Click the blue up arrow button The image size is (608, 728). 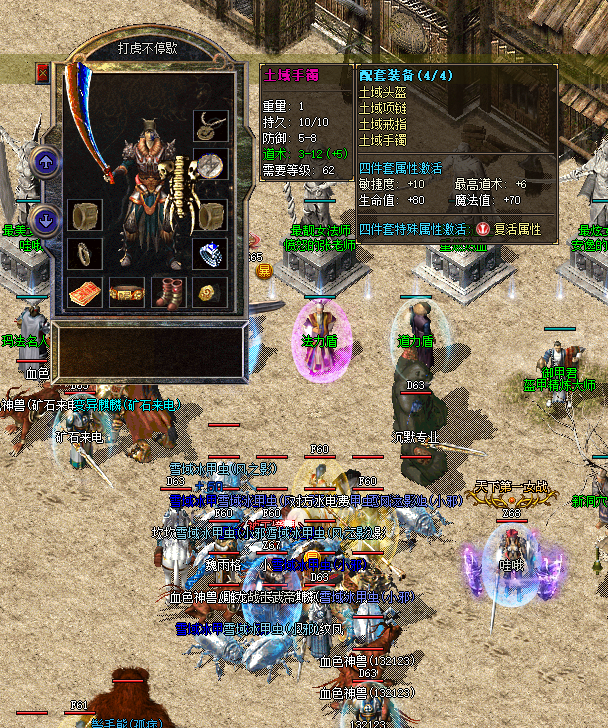tap(44, 162)
